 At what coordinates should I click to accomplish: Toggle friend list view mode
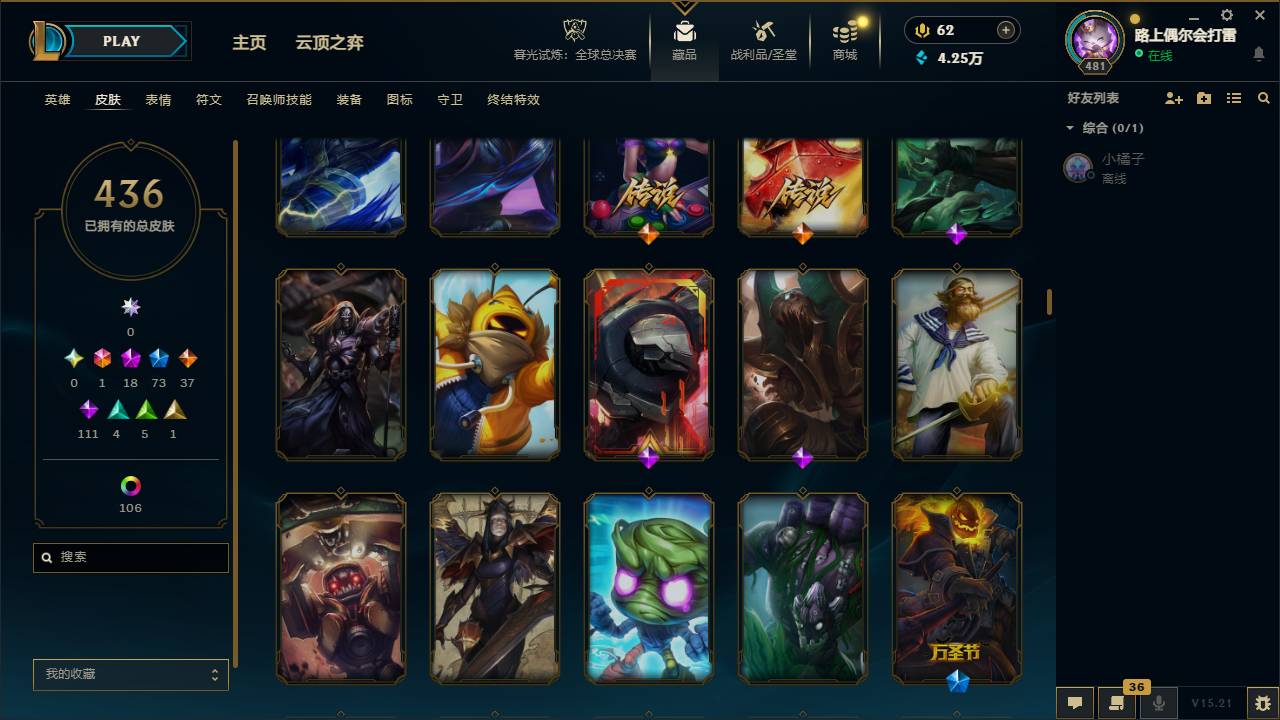tap(1233, 98)
